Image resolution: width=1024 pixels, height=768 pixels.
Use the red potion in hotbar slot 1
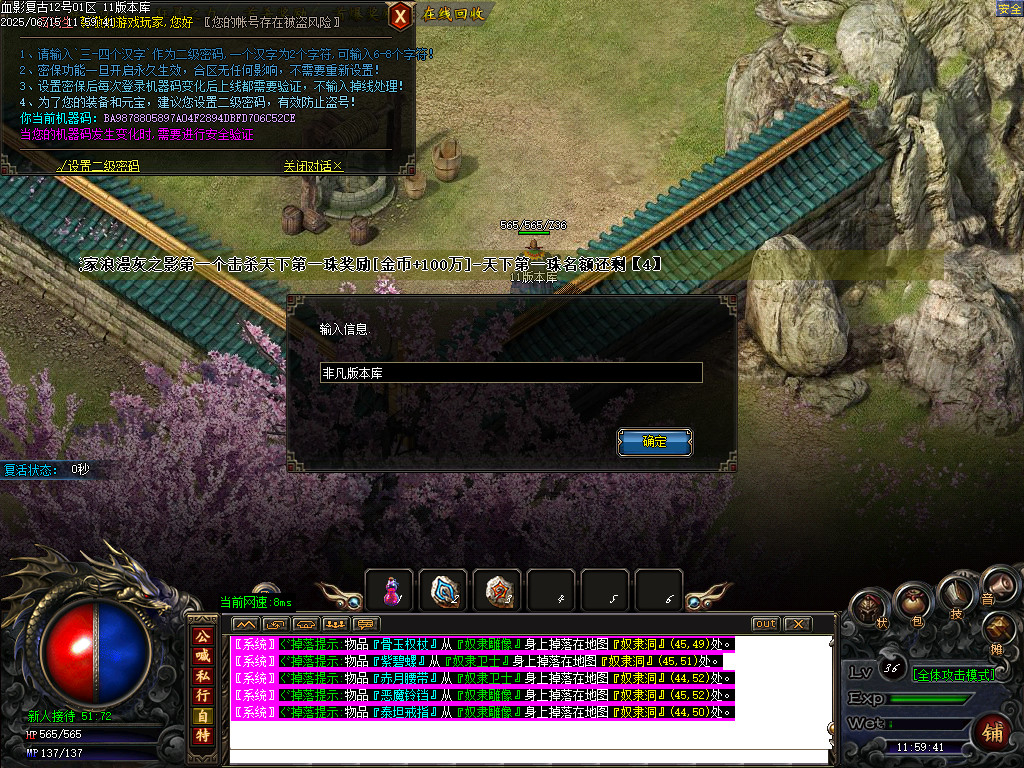pos(389,591)
